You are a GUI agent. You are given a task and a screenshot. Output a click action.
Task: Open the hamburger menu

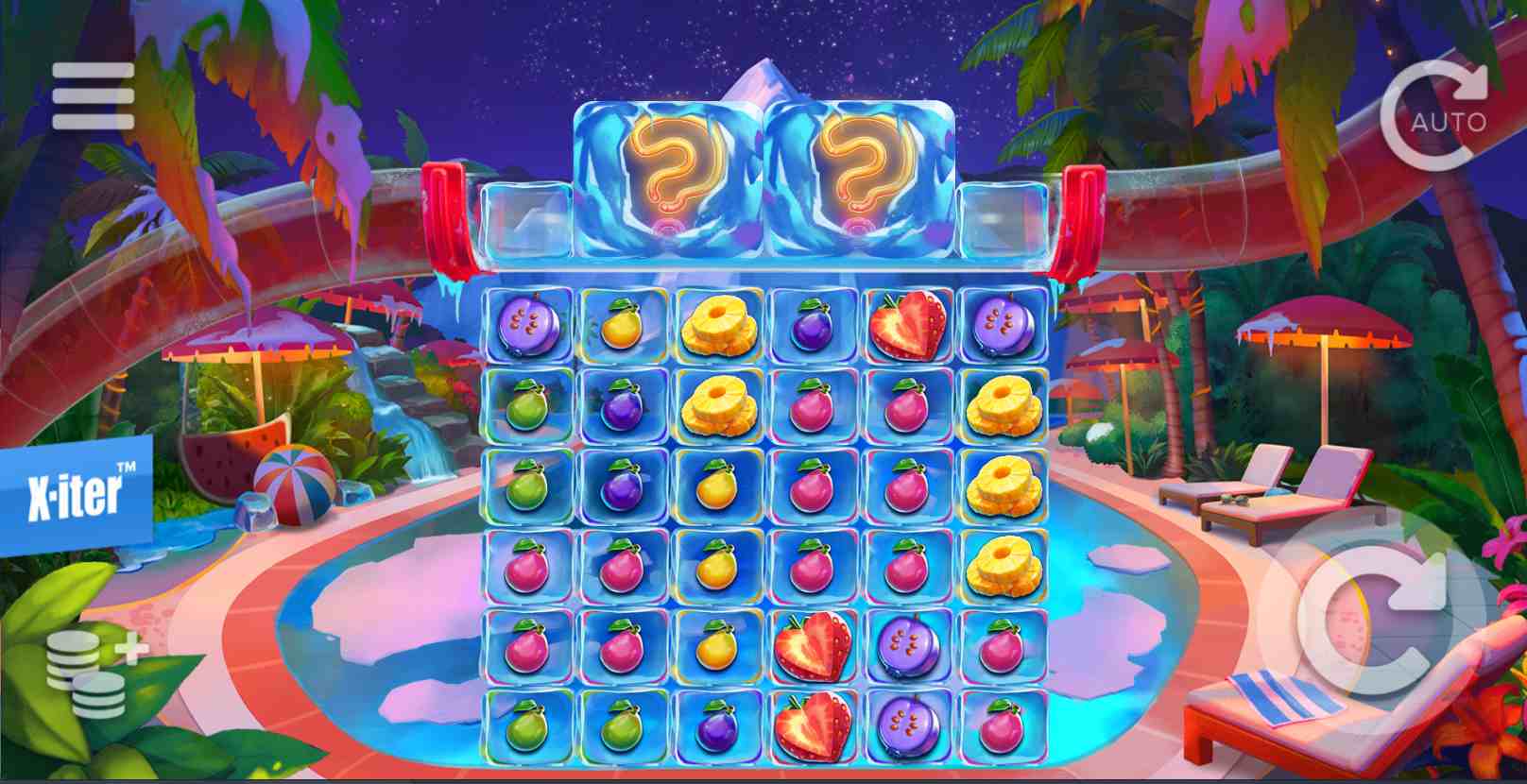[x=93, y=96]
